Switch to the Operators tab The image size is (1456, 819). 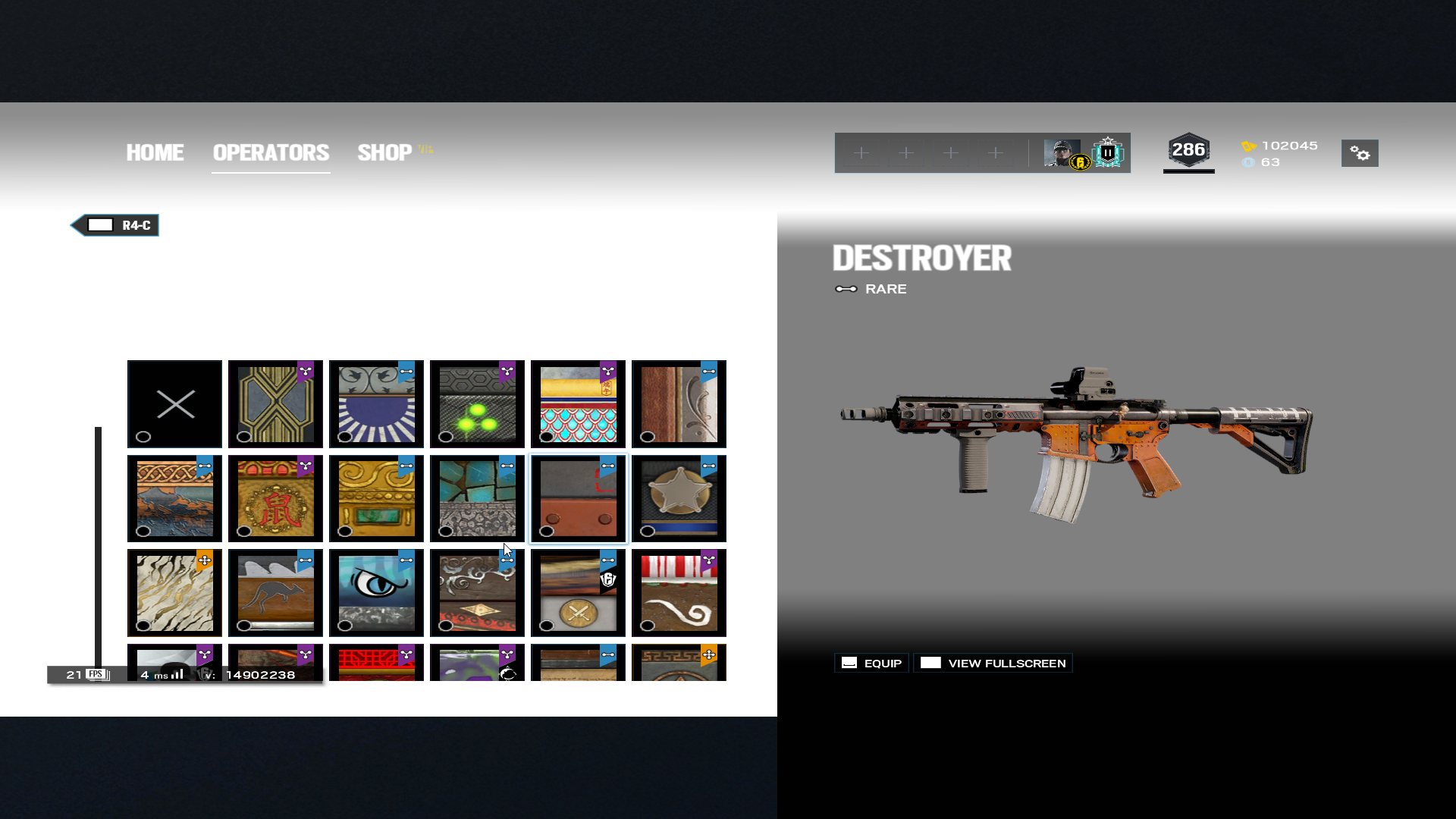(271, 152)
